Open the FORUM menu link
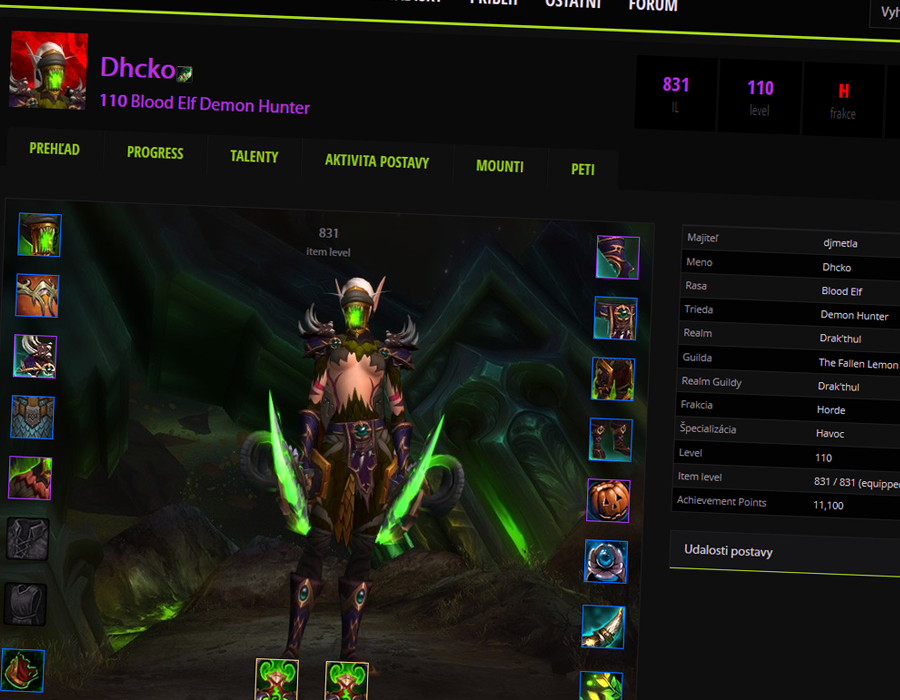 pos(653,6)
